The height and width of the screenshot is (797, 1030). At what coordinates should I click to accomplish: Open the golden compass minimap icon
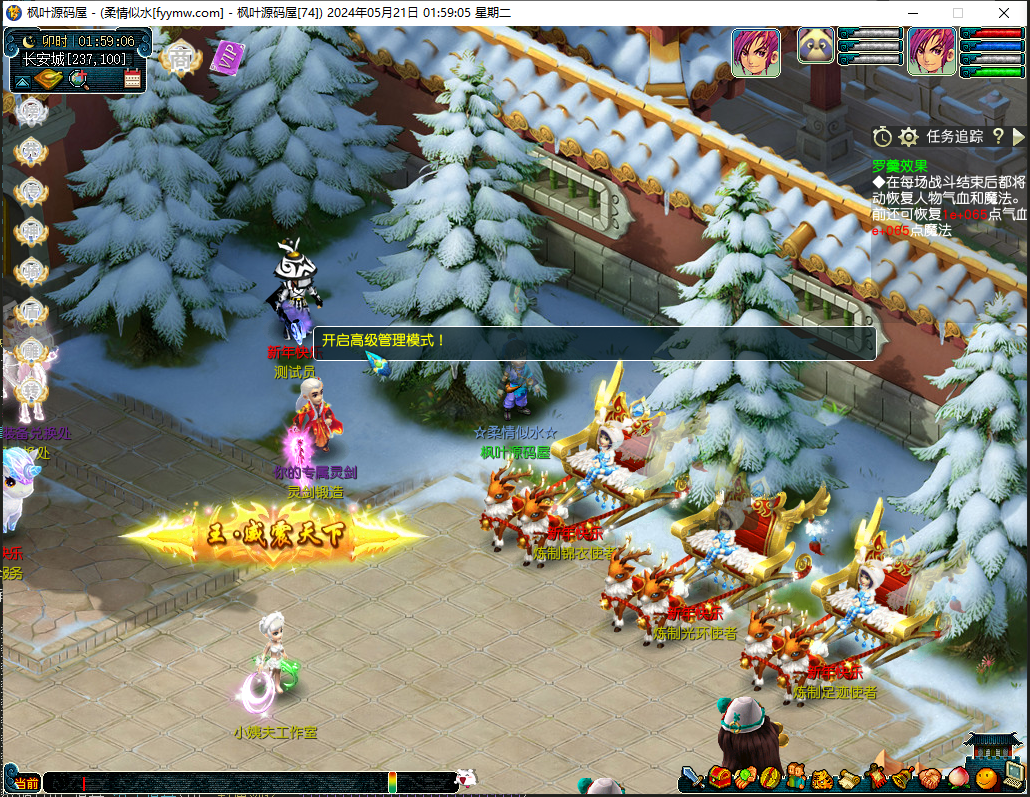click(48, 80)
